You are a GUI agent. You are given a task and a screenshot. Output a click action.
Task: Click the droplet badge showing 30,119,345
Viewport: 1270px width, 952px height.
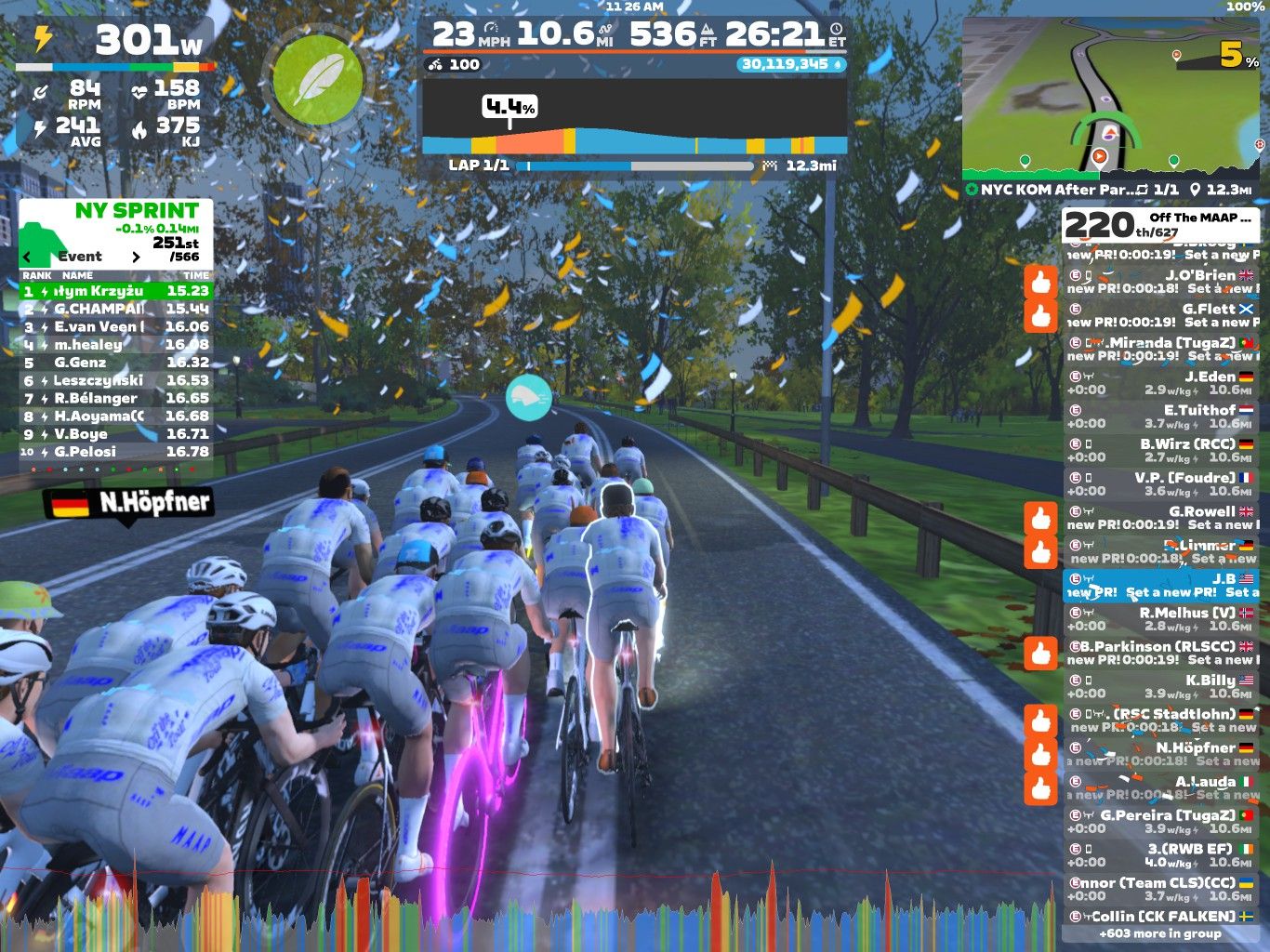[x=791, y=65]
